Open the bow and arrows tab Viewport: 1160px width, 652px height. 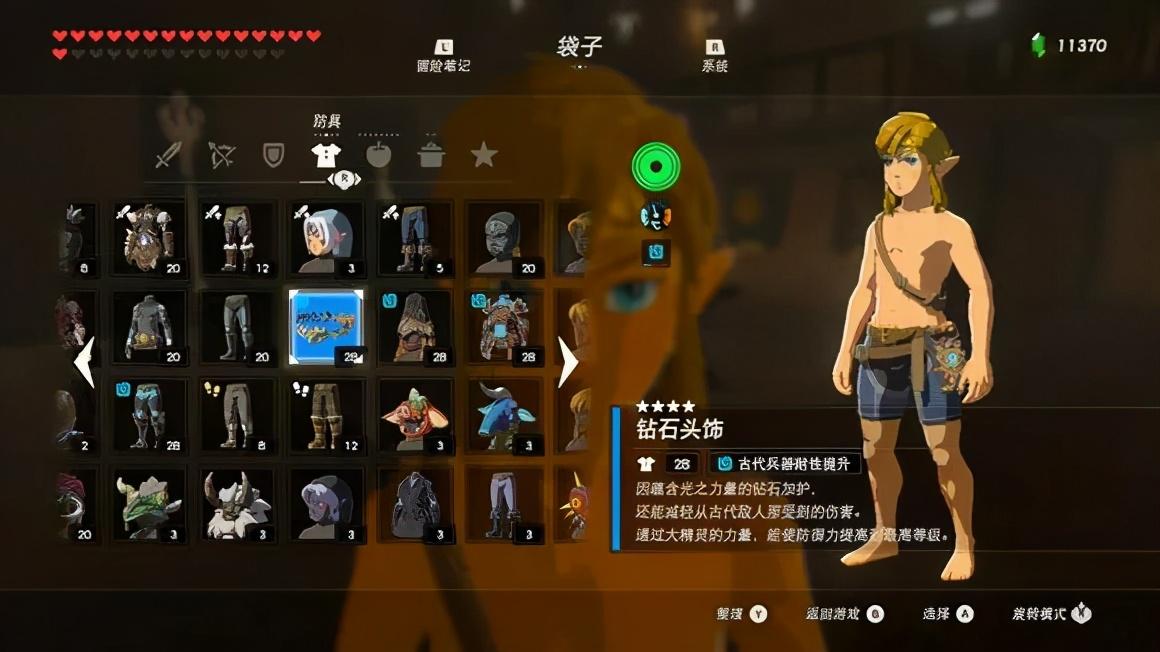(221, 155)
